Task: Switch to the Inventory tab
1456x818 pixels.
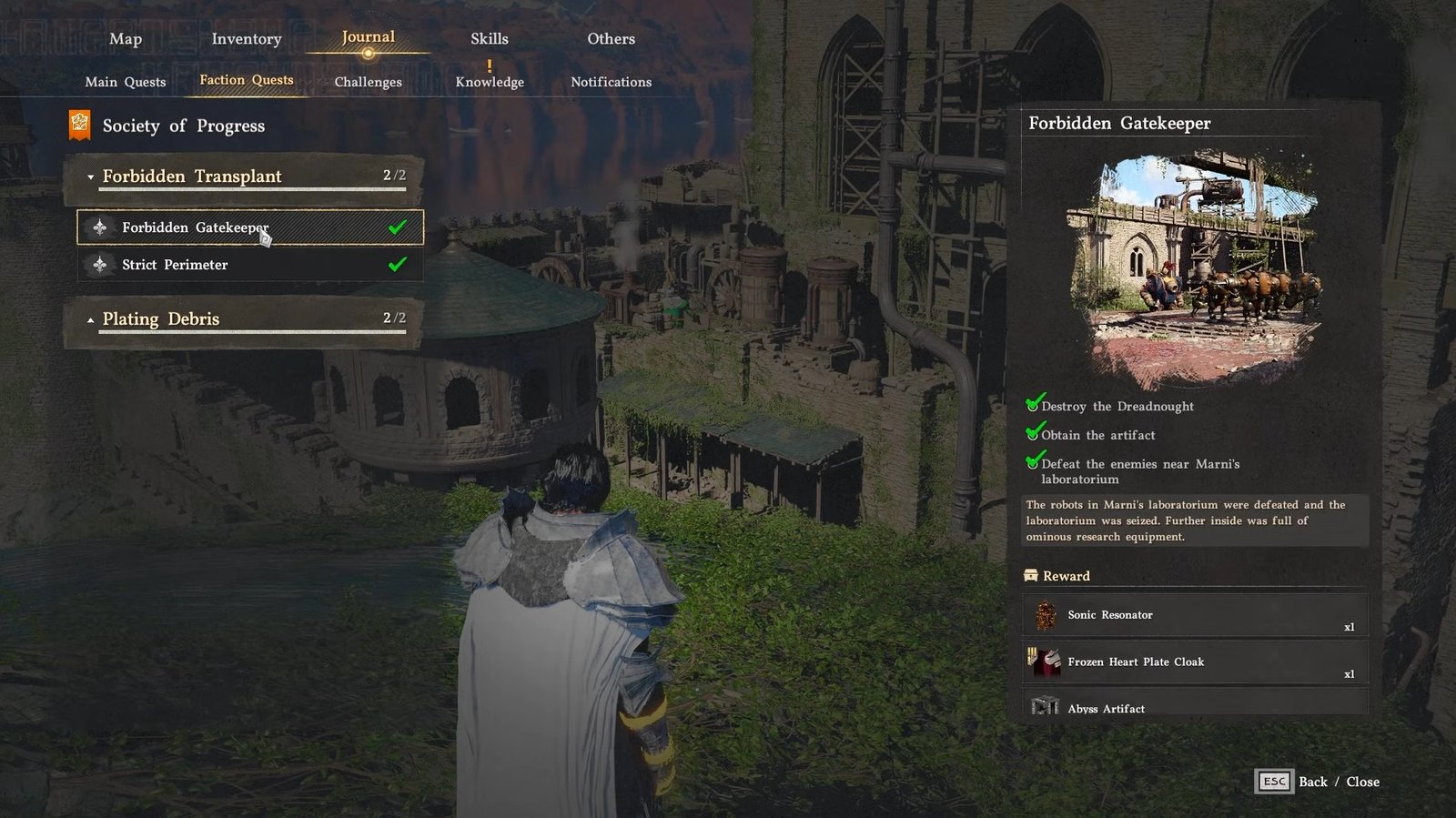Action: (247, 39)
